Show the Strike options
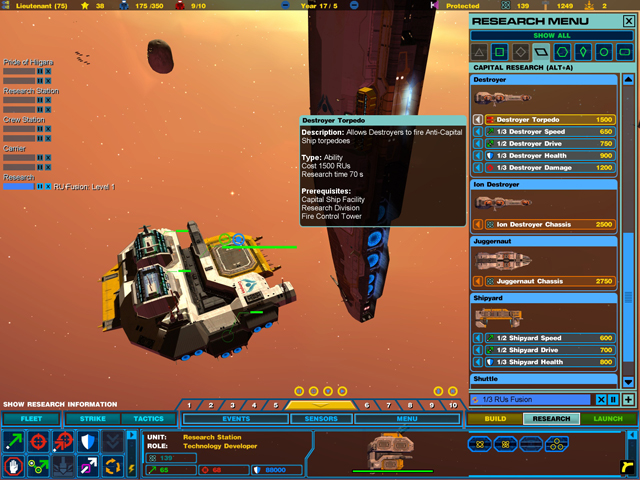Image resolution: width=640 pixels, height=480 pixels. (92, 419)
